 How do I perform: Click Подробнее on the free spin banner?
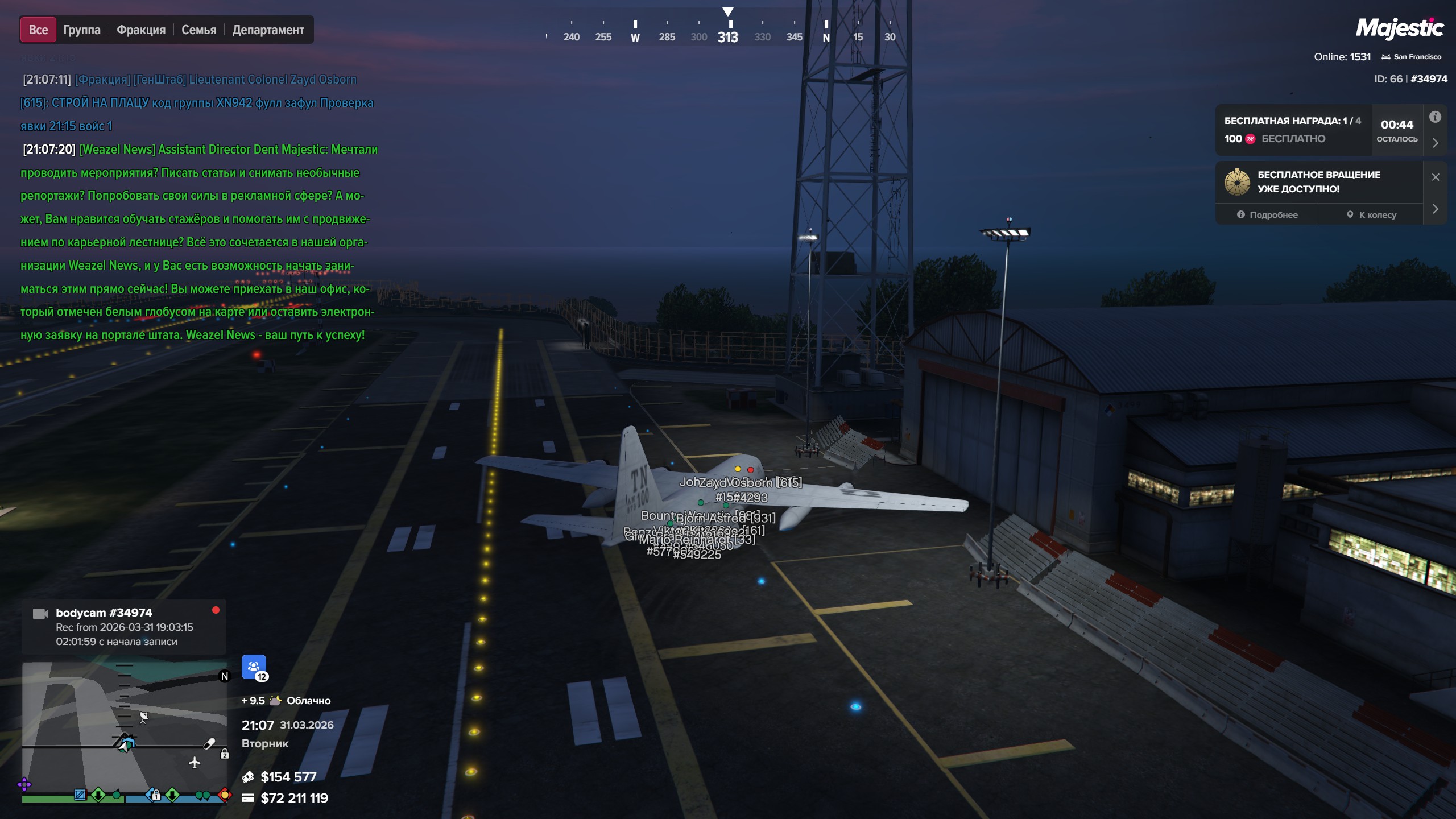click(1267, 215)
